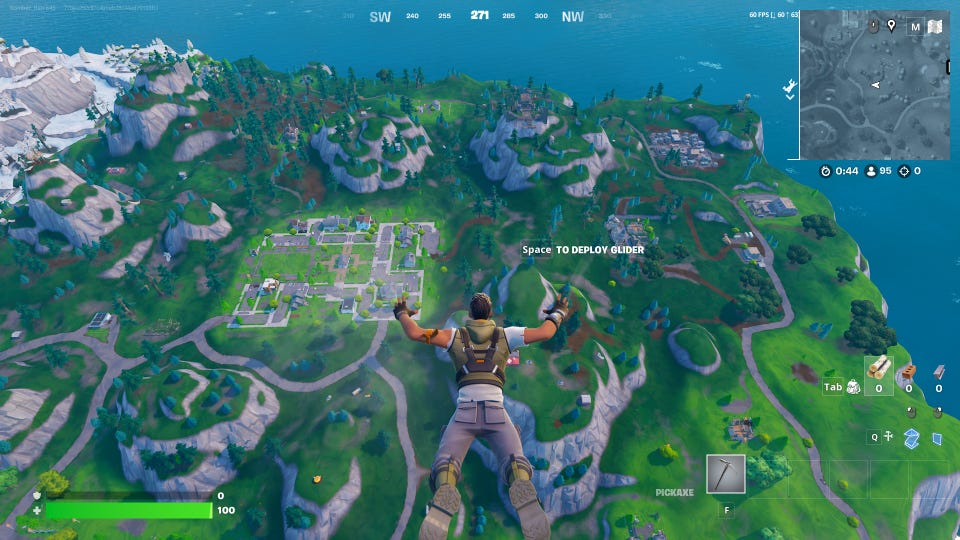
Task: Choose the blue wall building piece
Action: [x=937, y=438]
